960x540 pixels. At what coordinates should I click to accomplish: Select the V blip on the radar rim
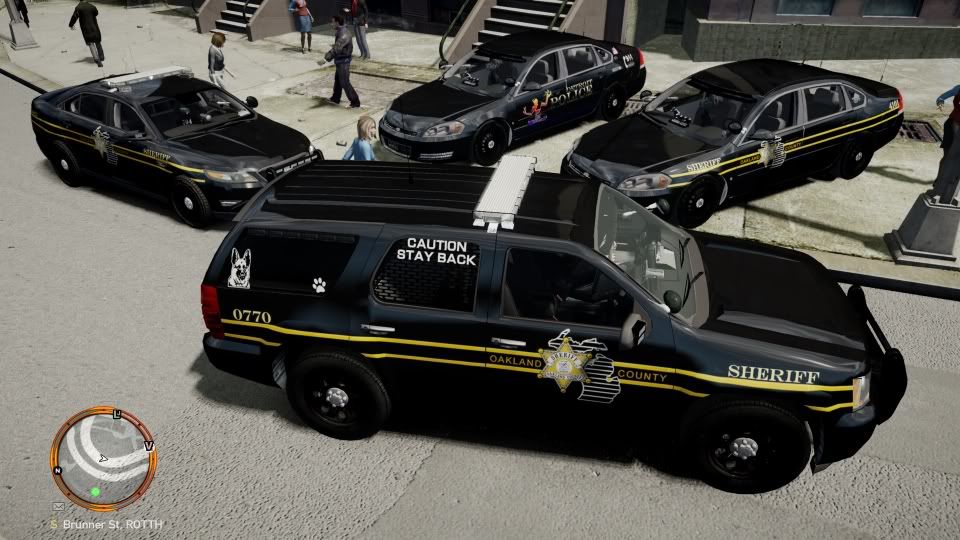[149, 445]
